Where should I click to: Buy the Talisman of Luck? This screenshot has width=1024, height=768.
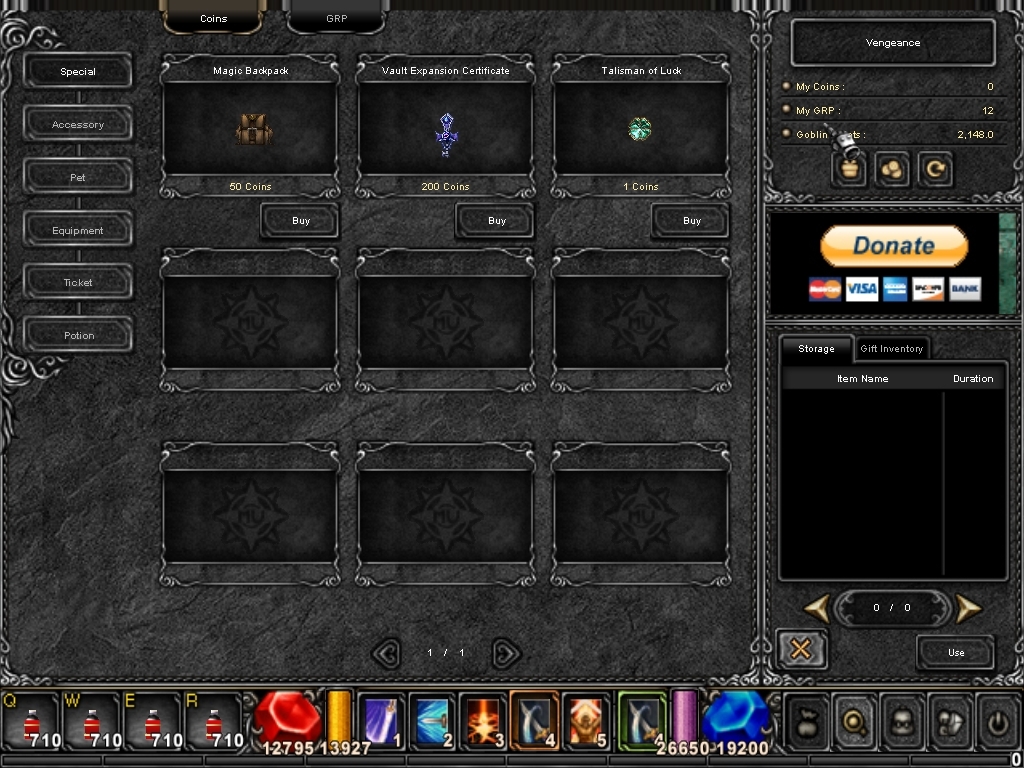691,221
